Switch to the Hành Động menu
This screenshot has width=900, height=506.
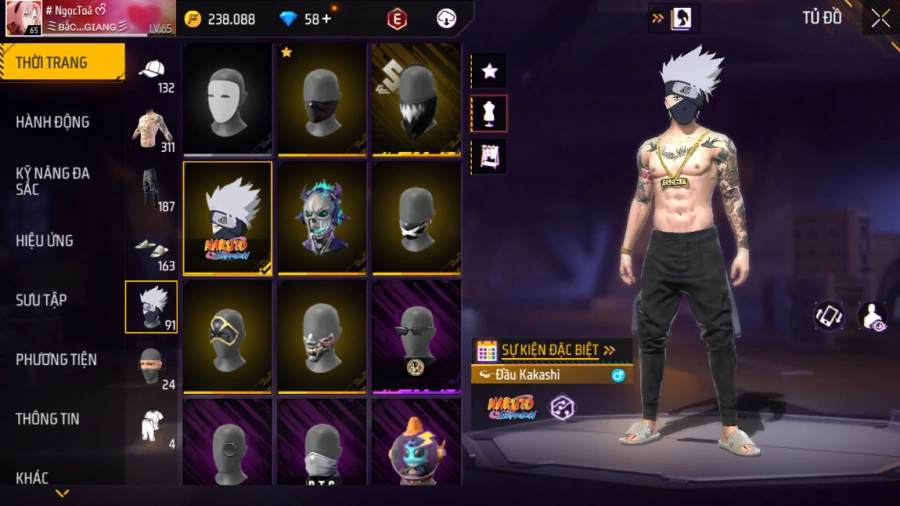pos(53,122)
